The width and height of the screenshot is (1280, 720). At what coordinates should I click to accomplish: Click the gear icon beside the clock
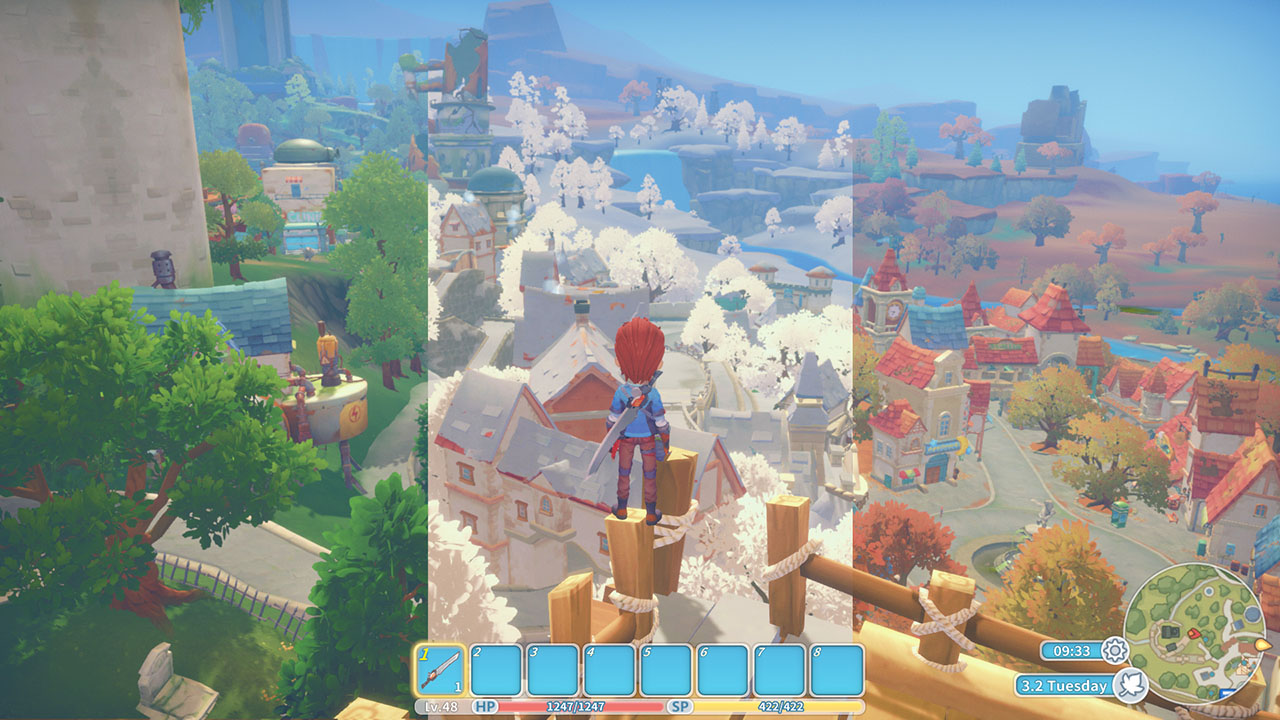click(x=1114, y=651)
